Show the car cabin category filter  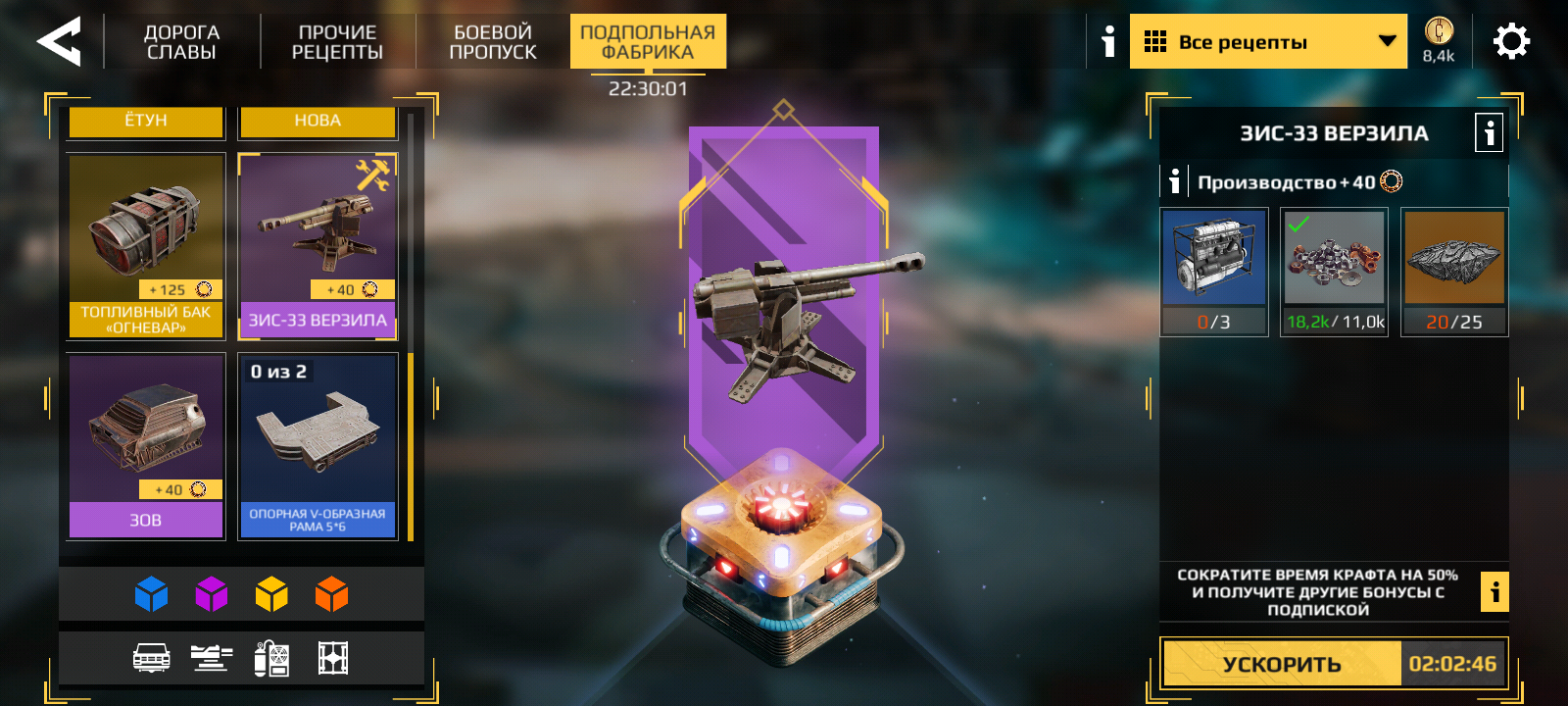151,658
